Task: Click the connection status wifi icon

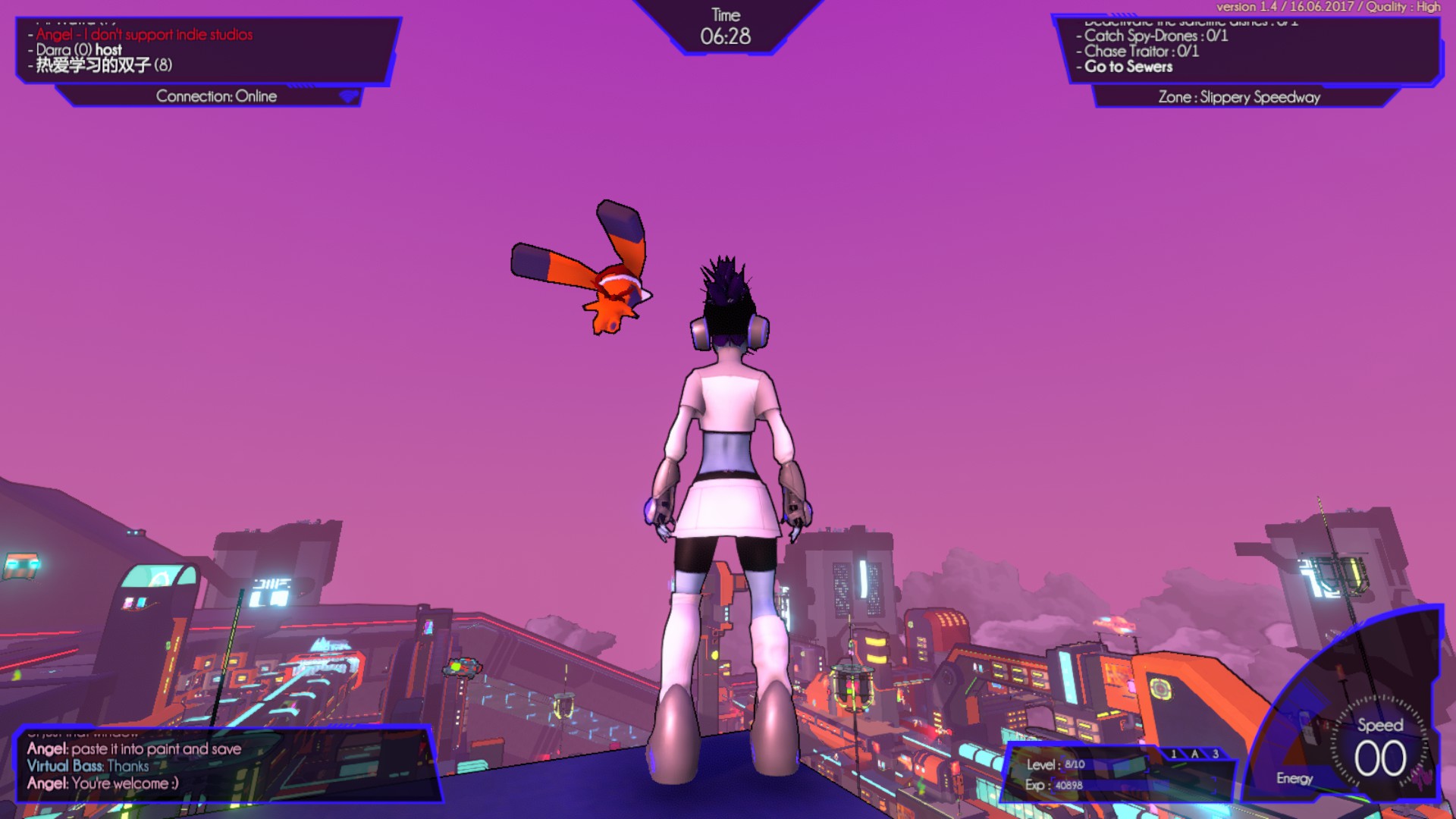Action: click(x=349, y=96)
